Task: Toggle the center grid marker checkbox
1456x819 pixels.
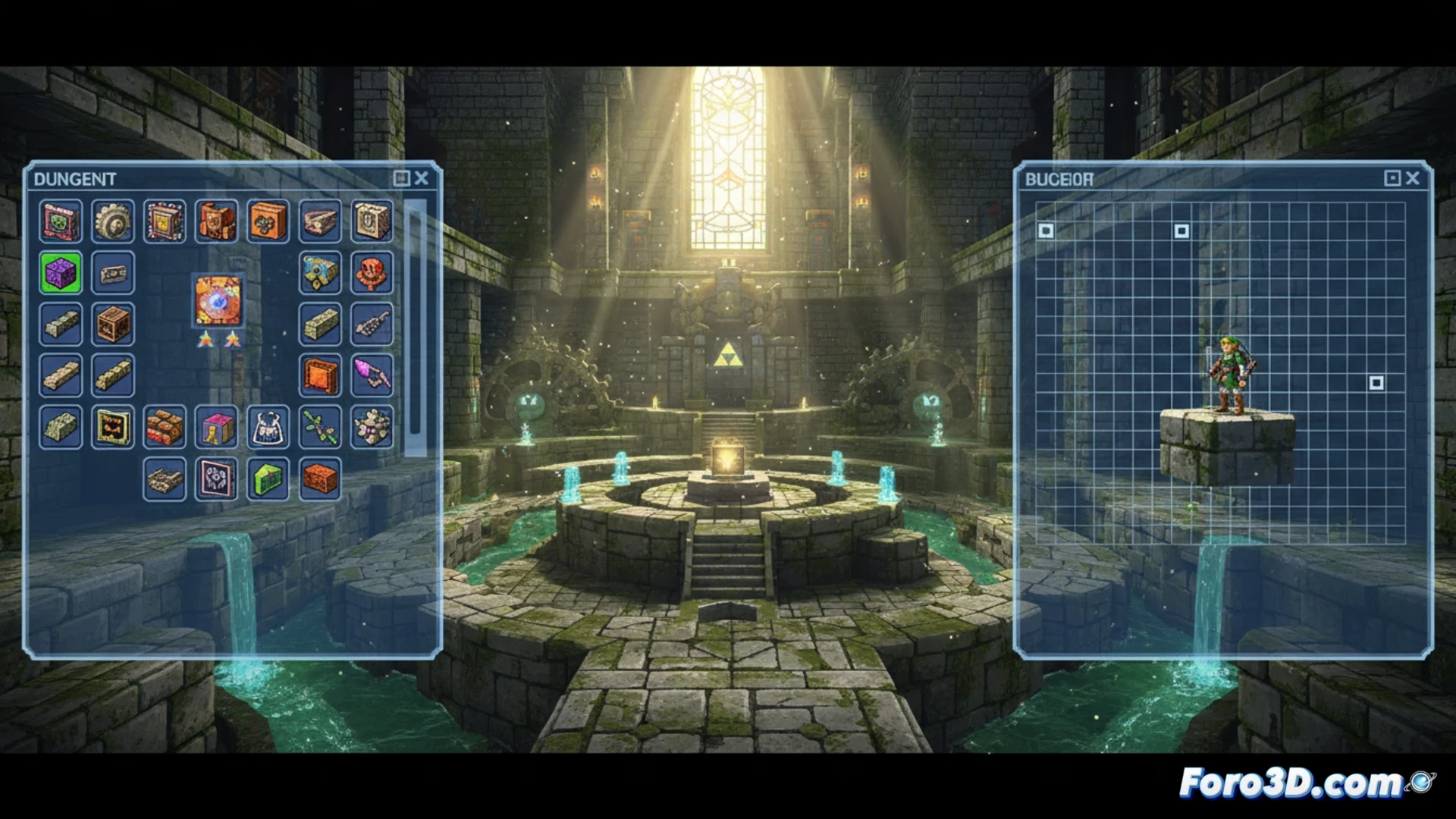Action: coord(1181,230)
